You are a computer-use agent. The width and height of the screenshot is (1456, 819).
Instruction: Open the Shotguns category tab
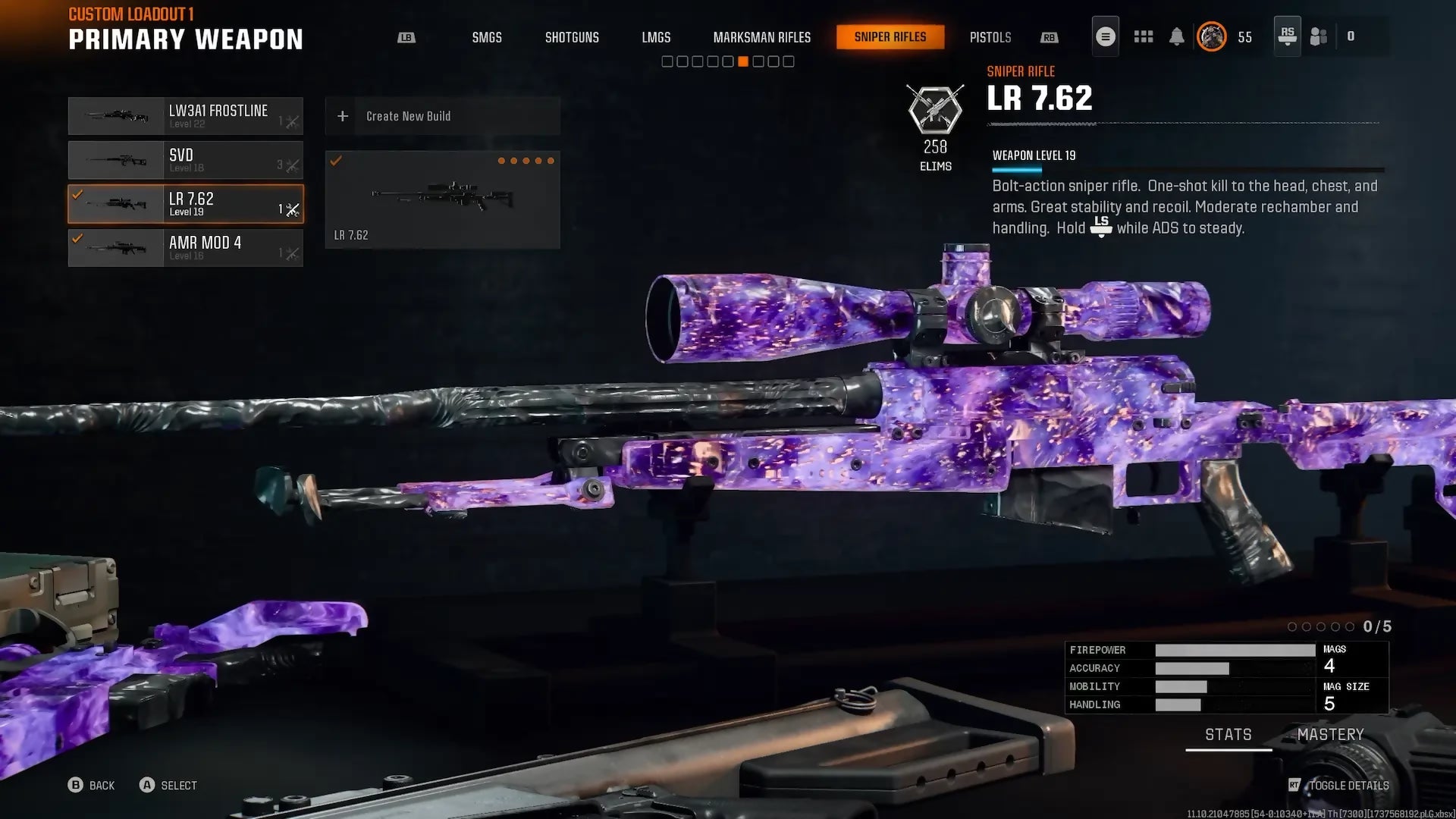(x=572, y=37)
